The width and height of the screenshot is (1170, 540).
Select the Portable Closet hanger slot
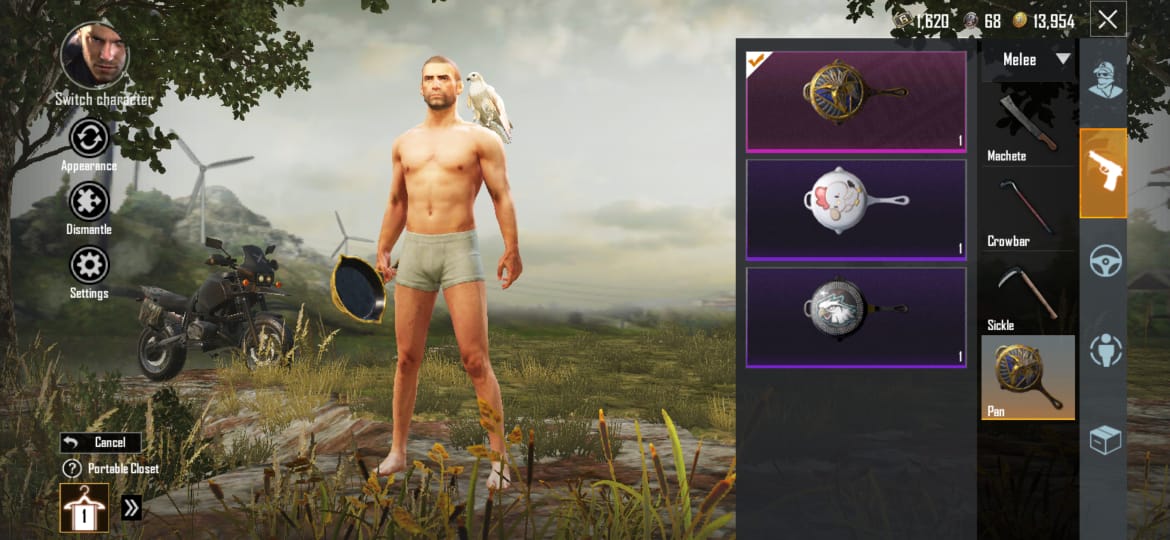(85, 507)
